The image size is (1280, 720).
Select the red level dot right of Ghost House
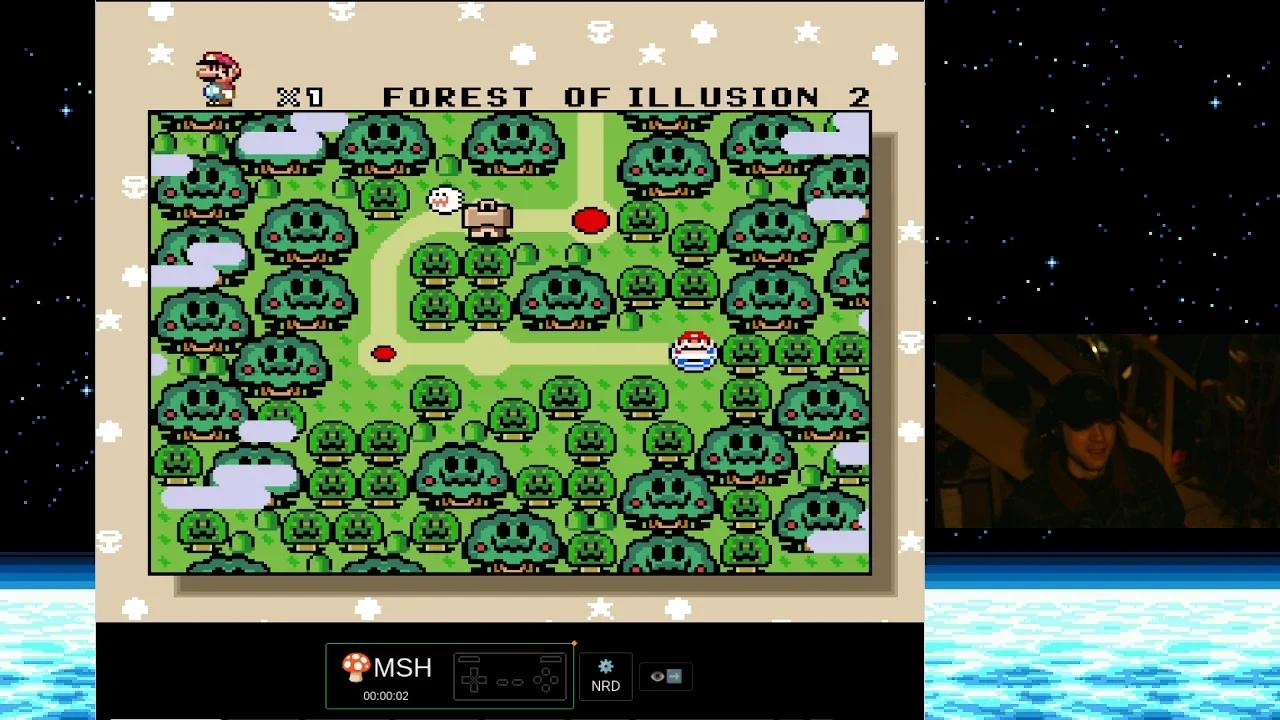click(590, 219)
